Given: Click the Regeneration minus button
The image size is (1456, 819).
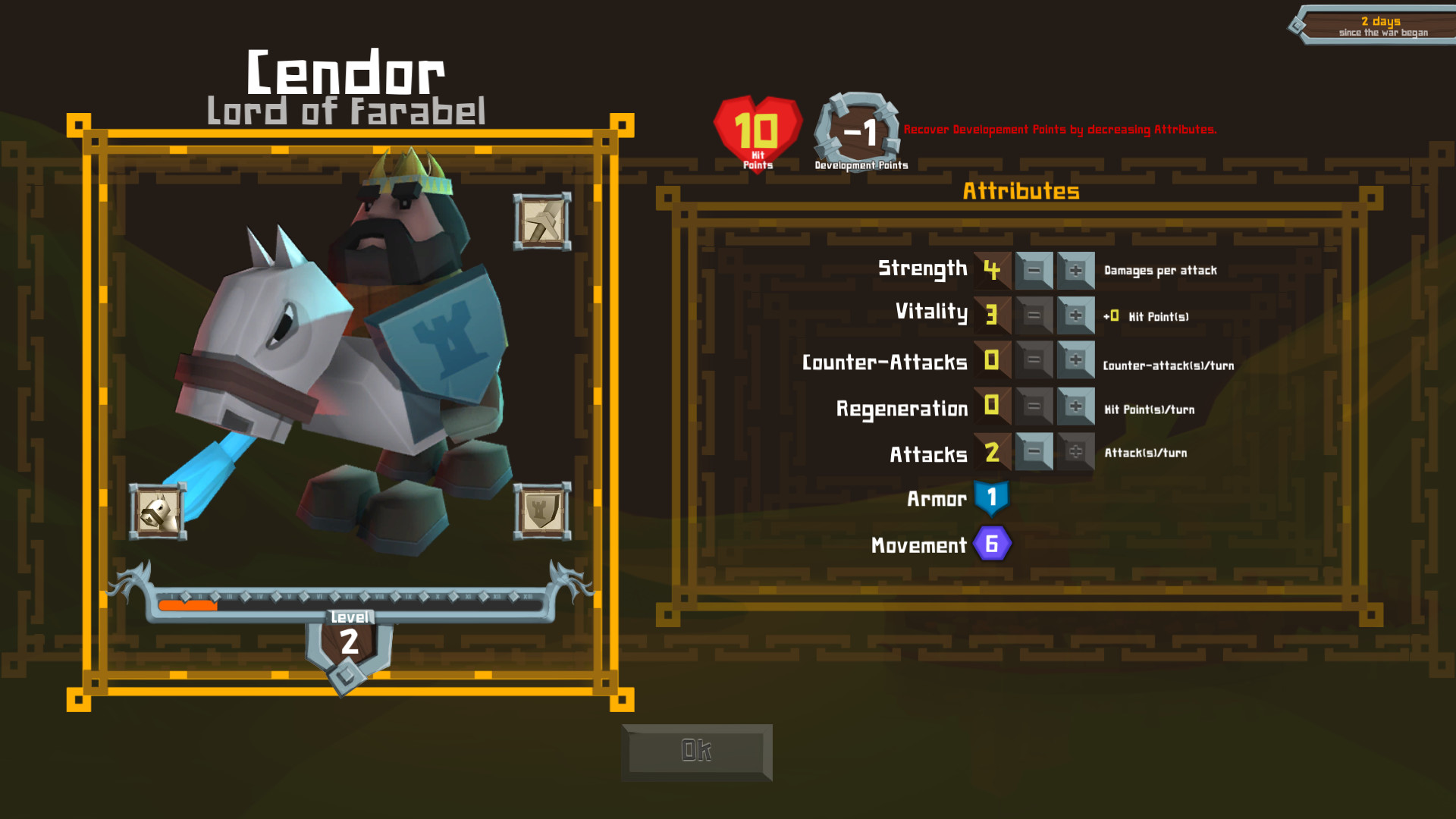Looking at the screenshot, I should tap(1034, 406).
